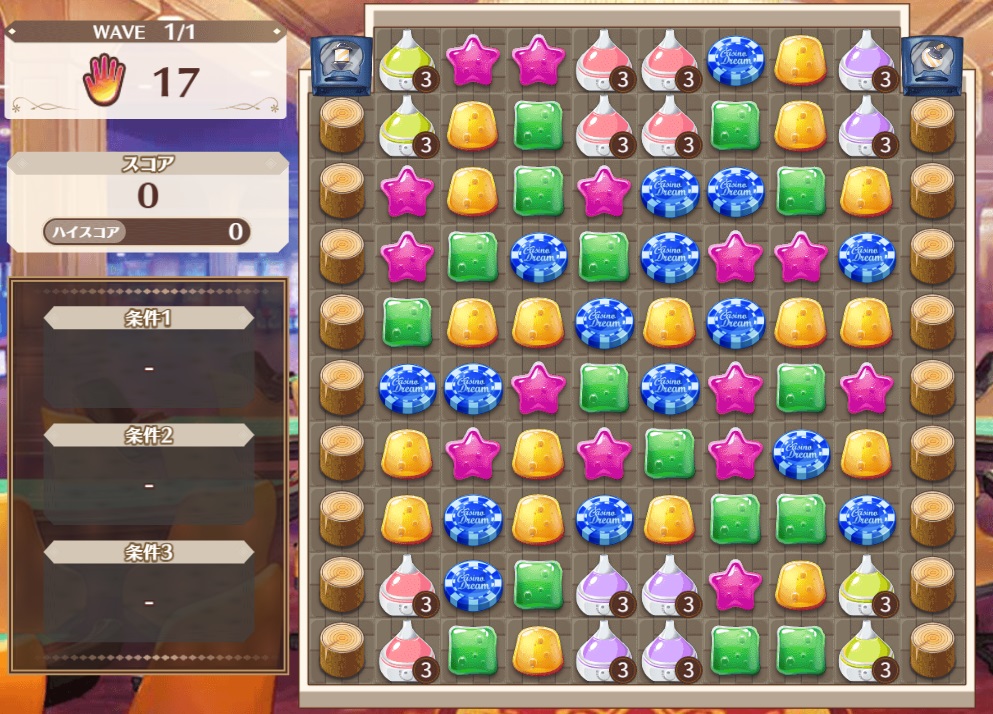Click the blue box holding the tilted spinning top
The width and height of the screenshot is (993, 714).
pyautogui.click(x=932, y=61)
